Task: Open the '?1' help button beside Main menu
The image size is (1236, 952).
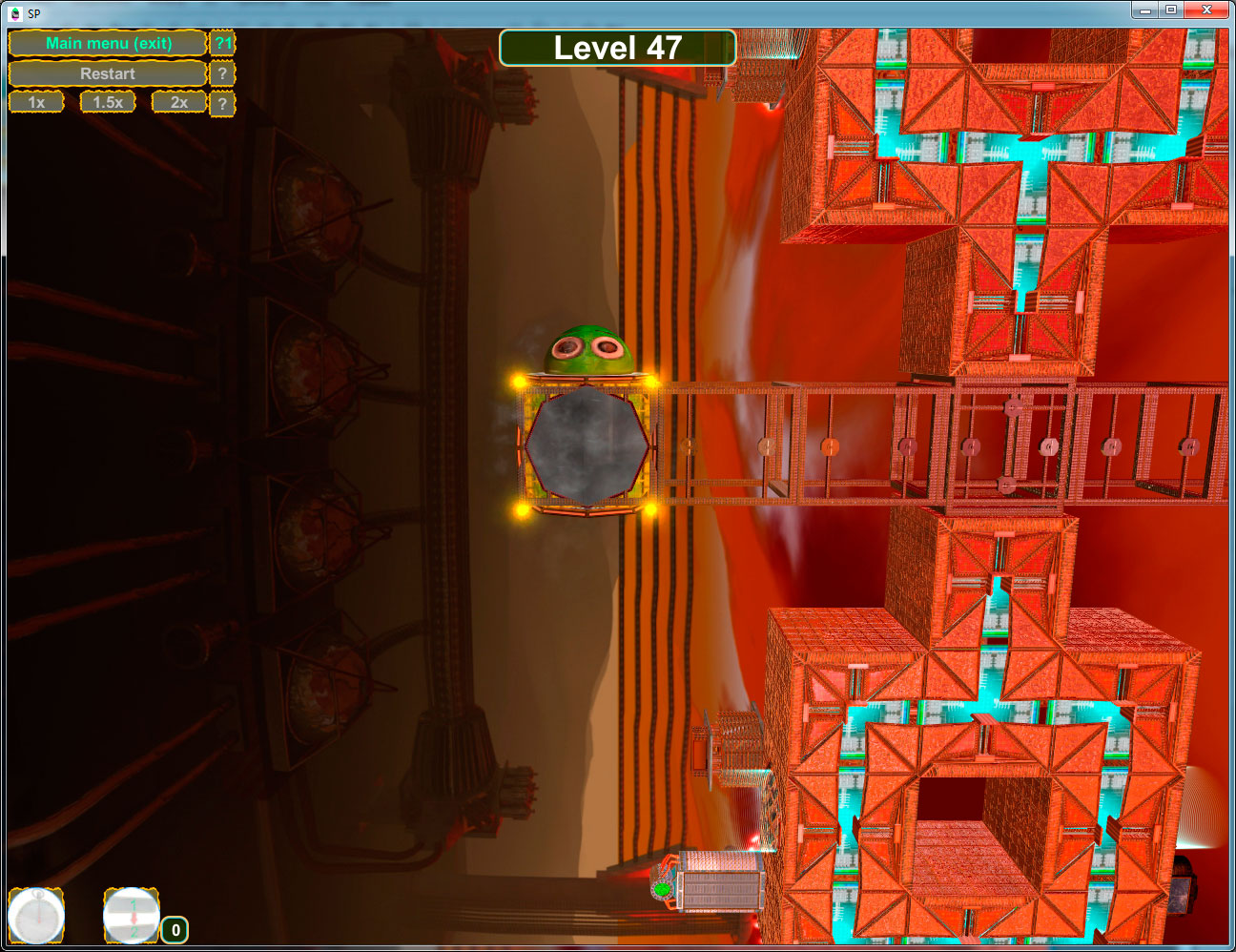Action: (x=222, y=43)
